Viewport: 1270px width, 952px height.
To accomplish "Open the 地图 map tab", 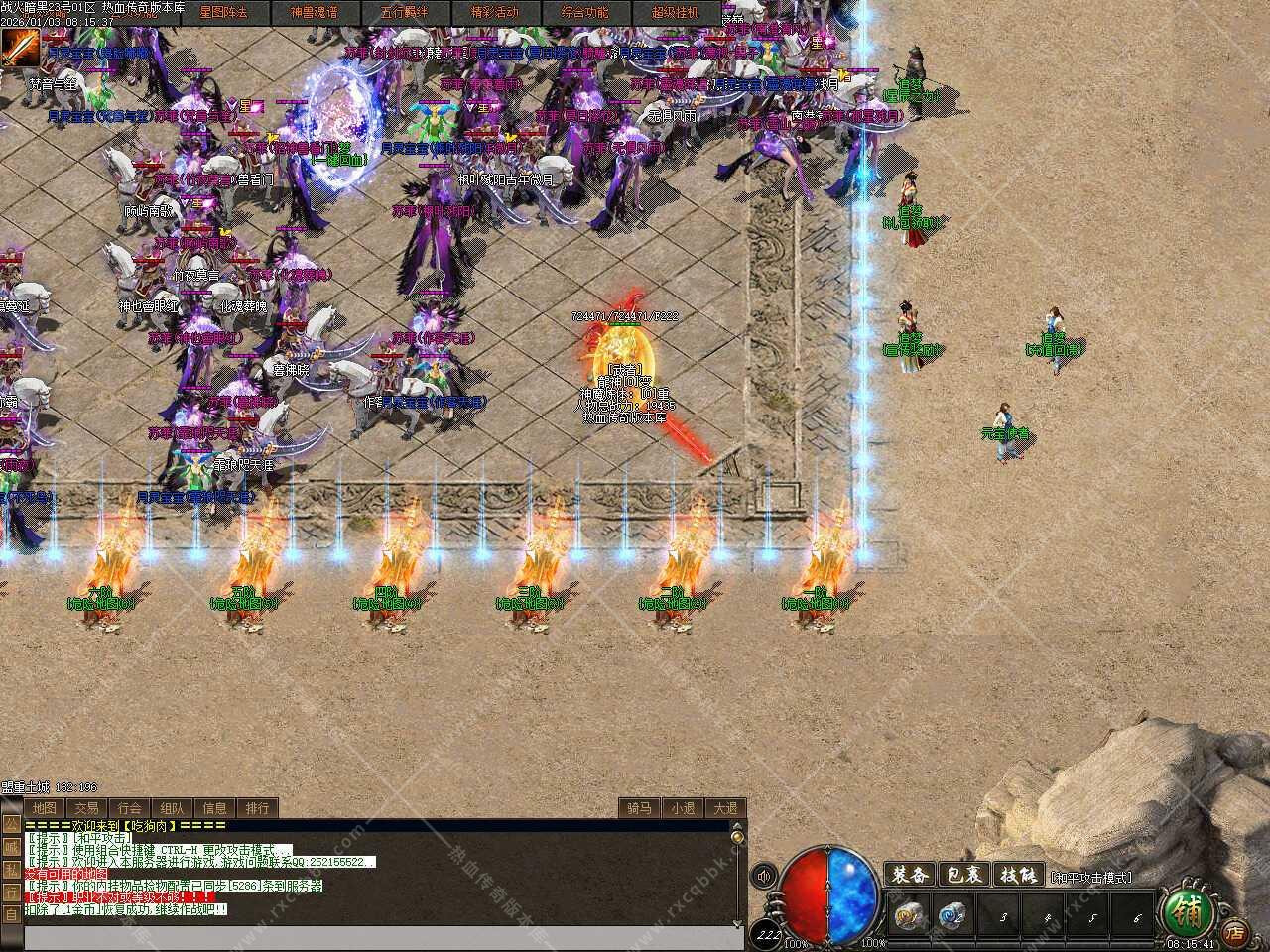I will 44,808.
